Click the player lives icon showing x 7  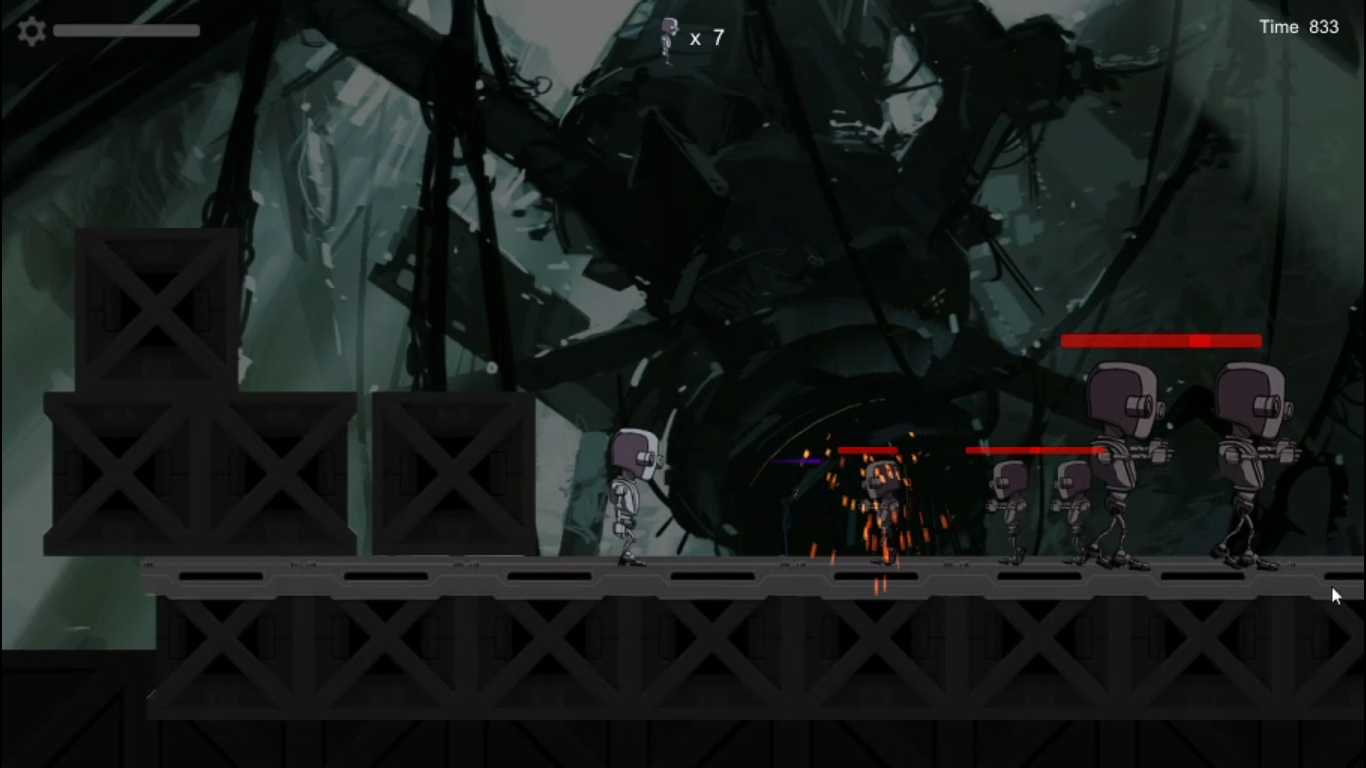666,38
